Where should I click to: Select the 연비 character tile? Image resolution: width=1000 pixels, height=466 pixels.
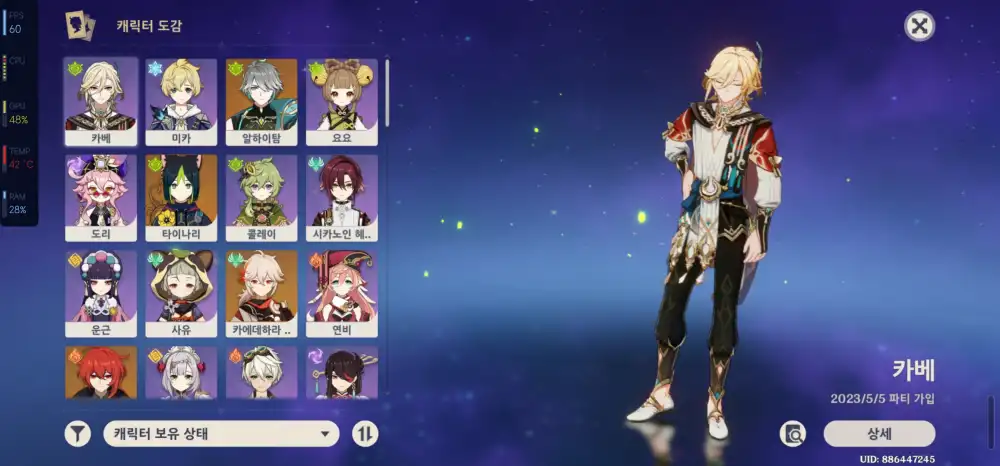tap(341, 293)
